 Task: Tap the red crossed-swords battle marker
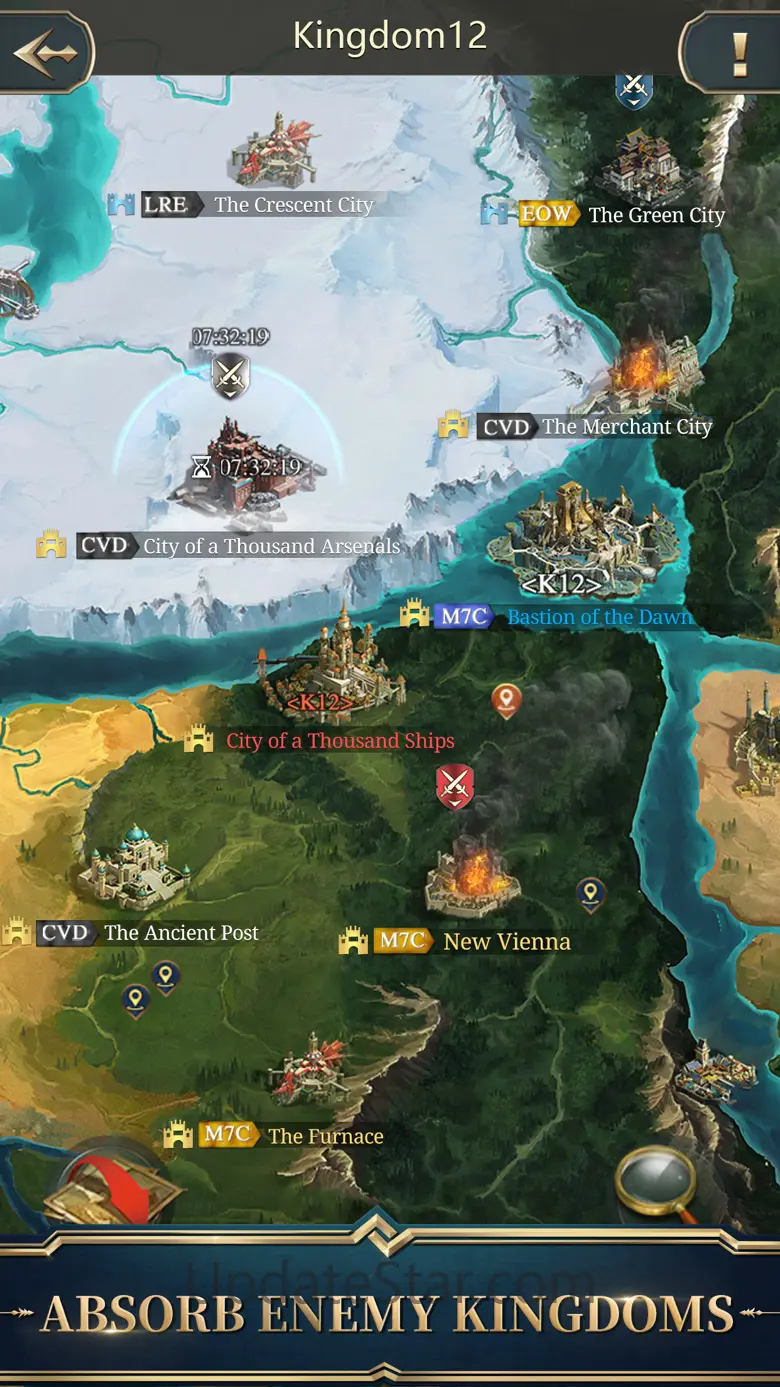pos(455,786)
